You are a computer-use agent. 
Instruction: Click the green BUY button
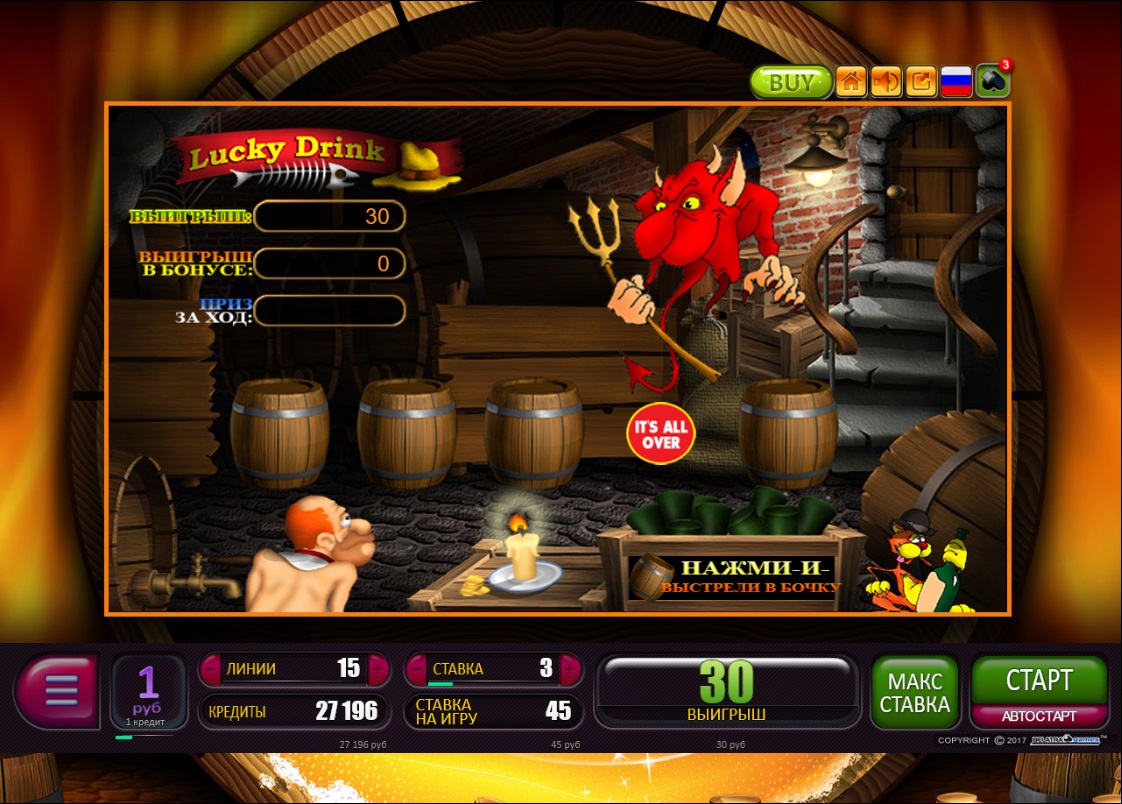click(791, 82)
